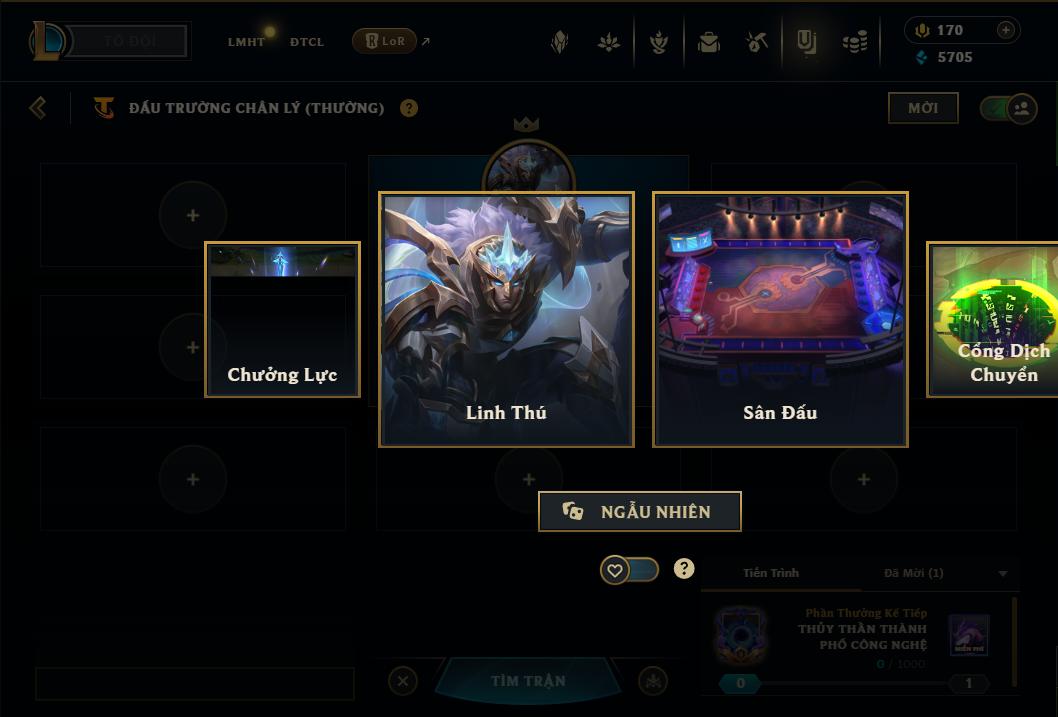
Task: Click the Mời invite button
Action: click(922, 108)
